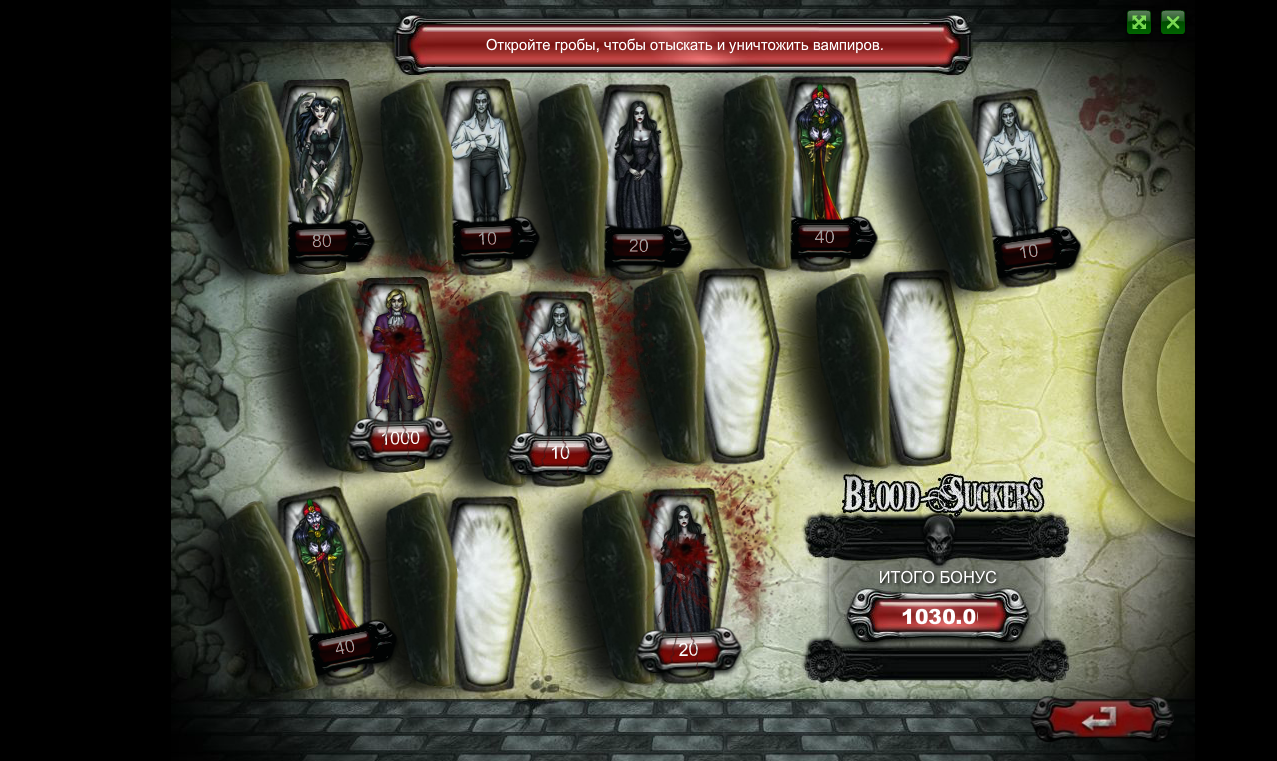Click the red return arrow button

click(1100, 719)
